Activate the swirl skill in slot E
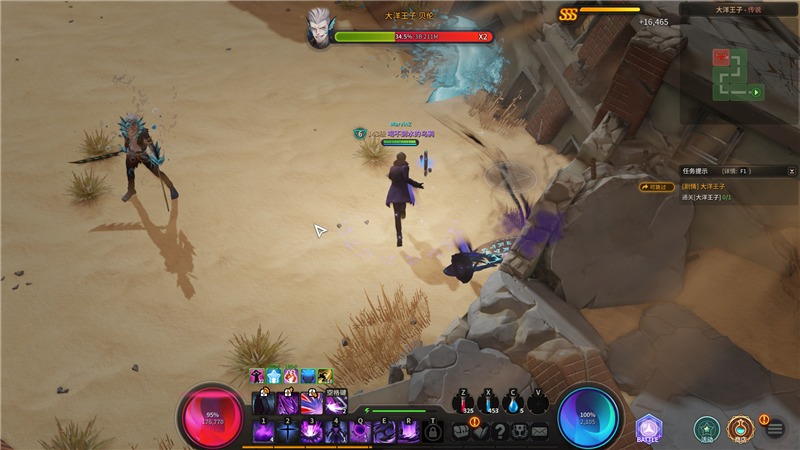The width and height of the screenshot is (800, 450). click(x=385, y=431)
